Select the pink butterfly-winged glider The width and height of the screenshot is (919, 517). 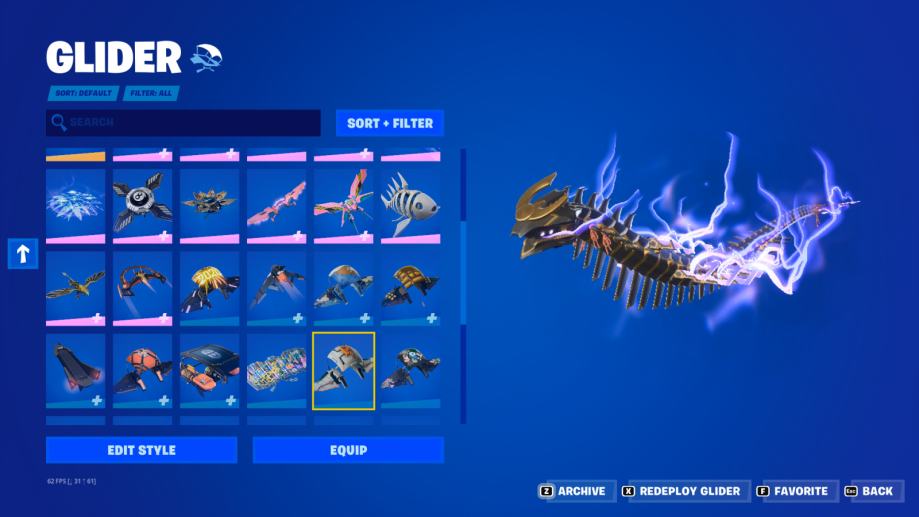click(343, 203)
